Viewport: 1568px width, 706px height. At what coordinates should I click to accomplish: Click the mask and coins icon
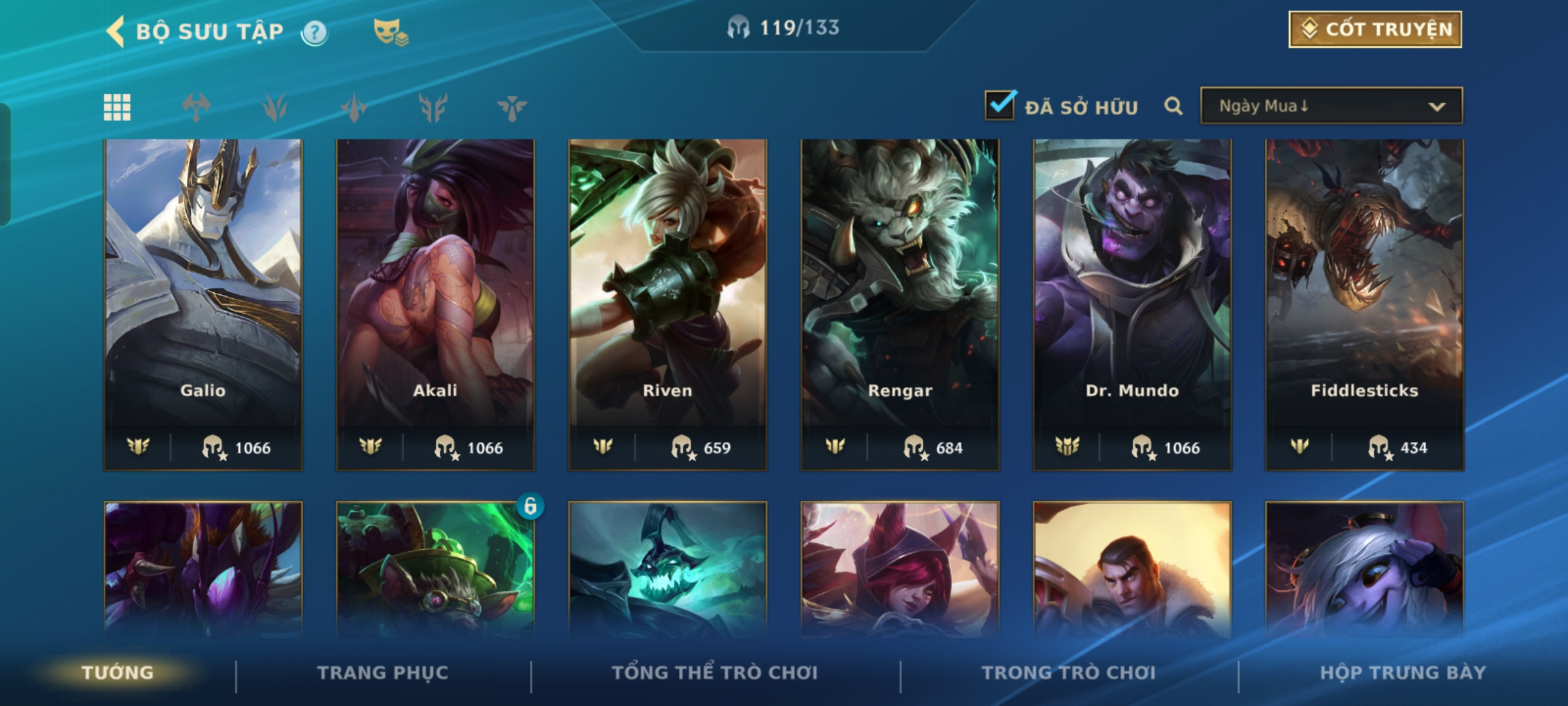tap(390, 32)
